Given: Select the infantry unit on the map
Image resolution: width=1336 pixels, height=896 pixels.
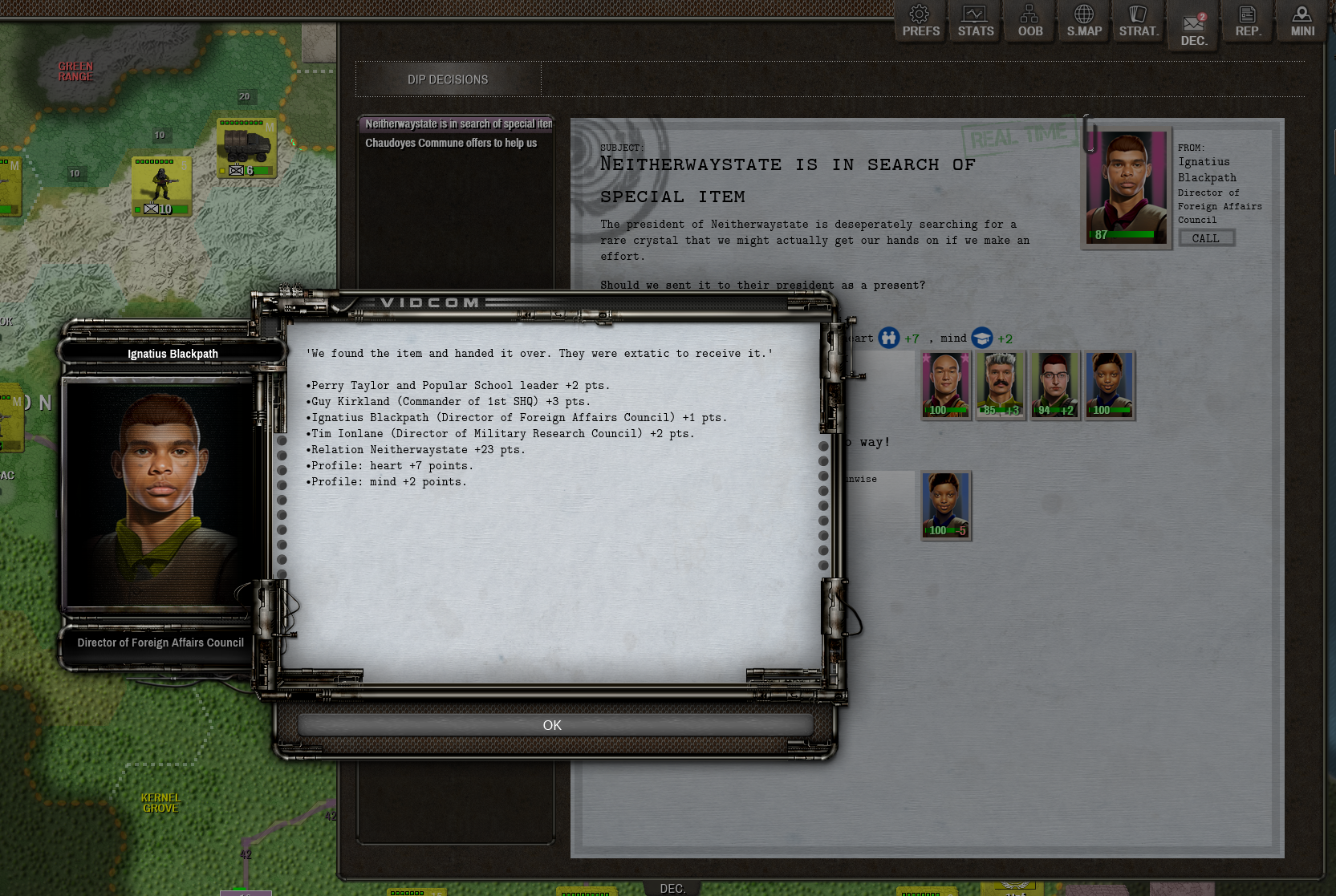Looking at the screenshot, I should (160, 183).
